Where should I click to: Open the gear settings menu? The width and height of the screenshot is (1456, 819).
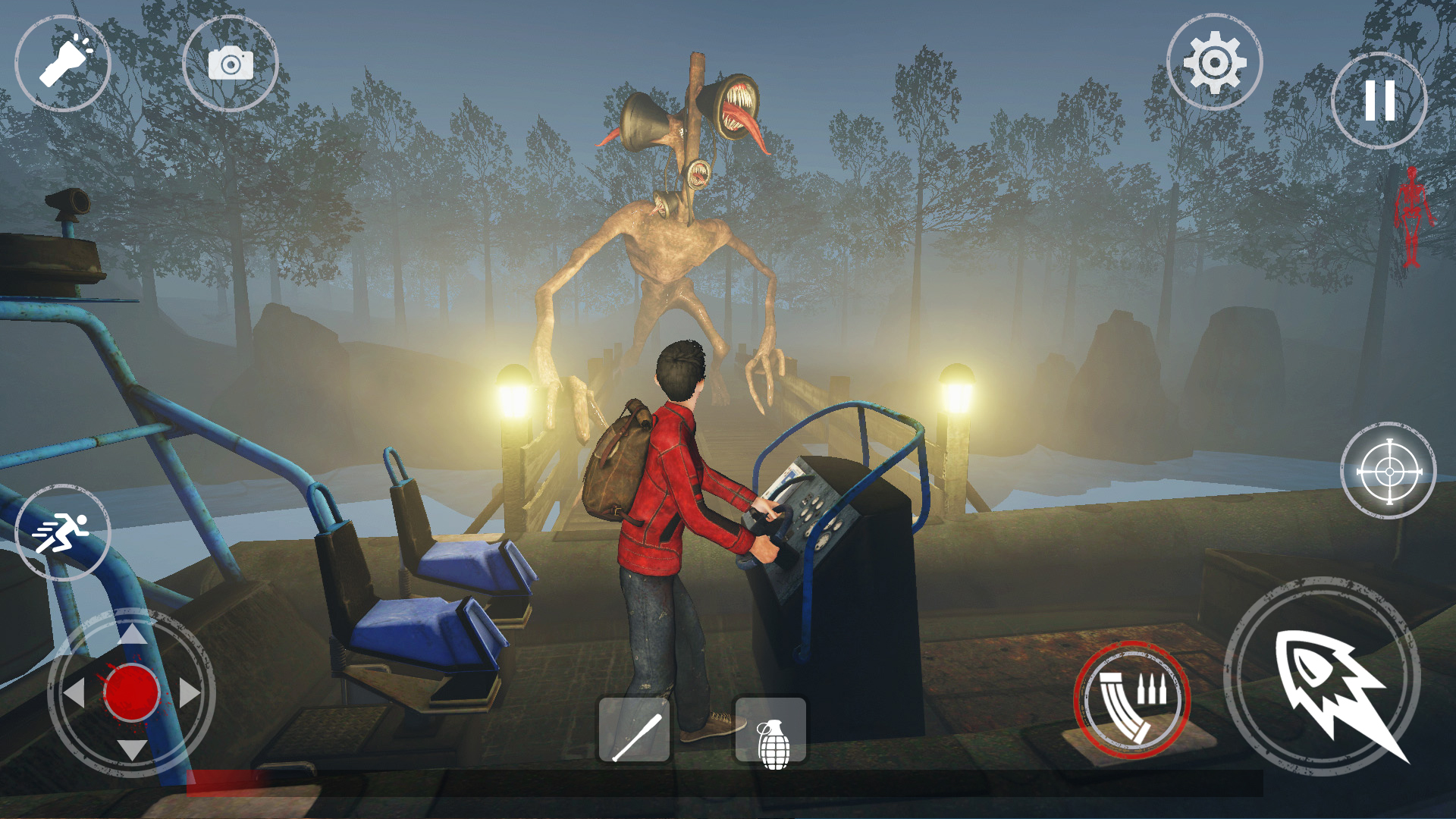pos(1214,63)
